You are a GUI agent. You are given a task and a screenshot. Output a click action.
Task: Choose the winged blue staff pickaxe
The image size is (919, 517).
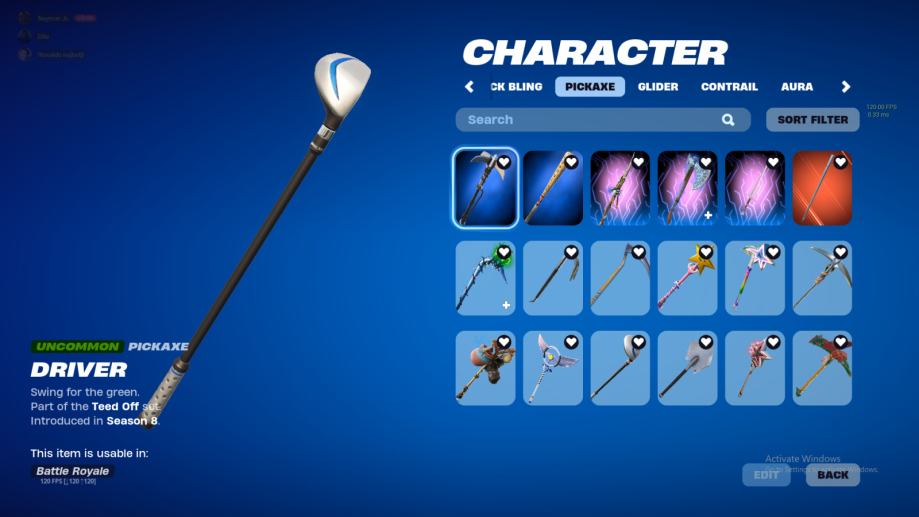(552, 368)
